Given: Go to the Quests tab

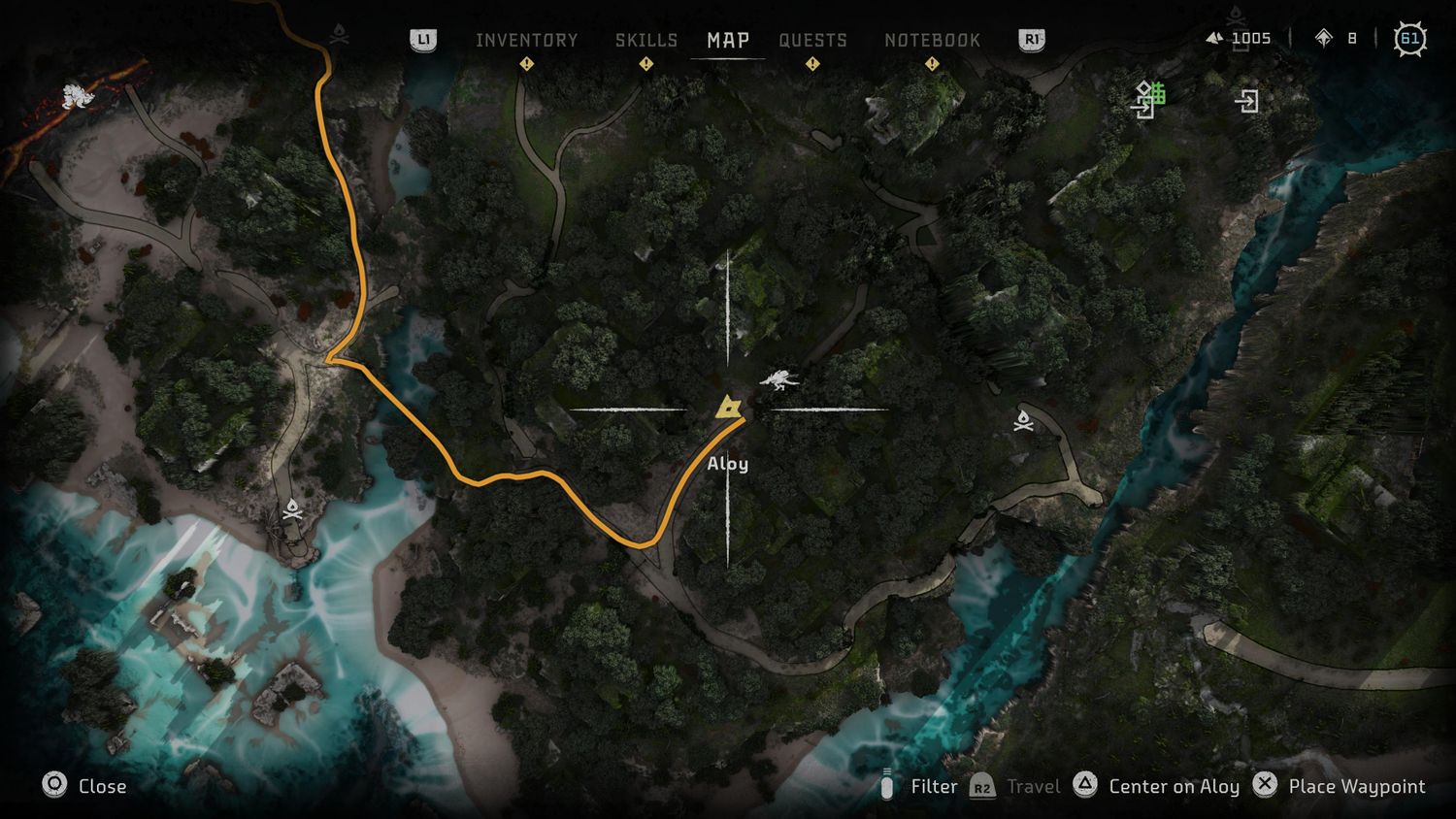Looking at the screenshot, I should [812, 40].
